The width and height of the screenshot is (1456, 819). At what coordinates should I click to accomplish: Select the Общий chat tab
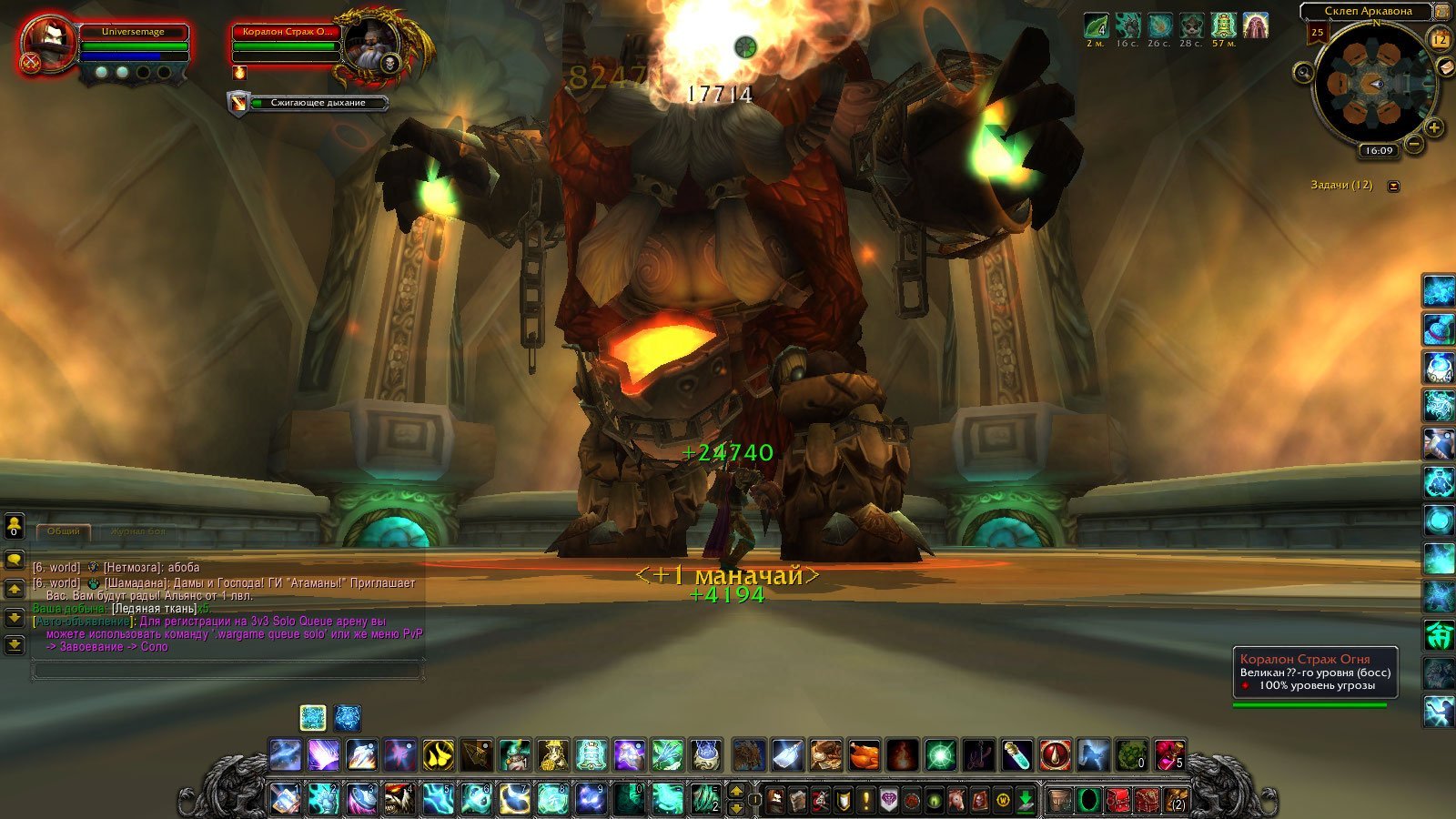(64, 531)
